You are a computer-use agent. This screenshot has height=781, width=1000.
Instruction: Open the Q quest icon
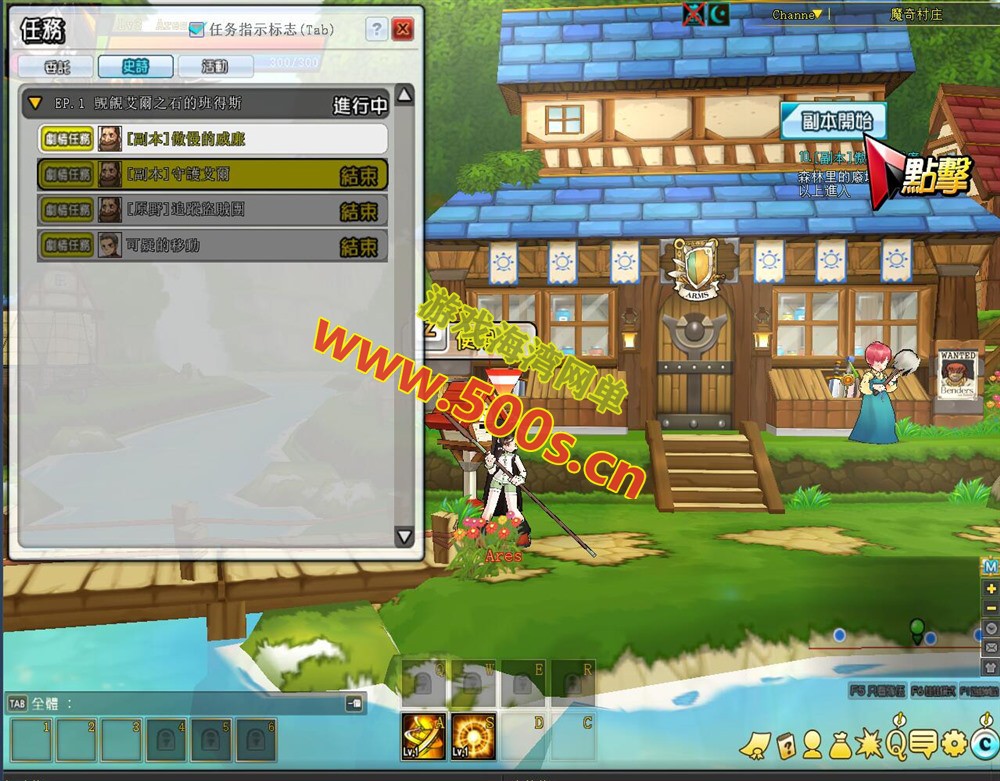click(895, 743)
